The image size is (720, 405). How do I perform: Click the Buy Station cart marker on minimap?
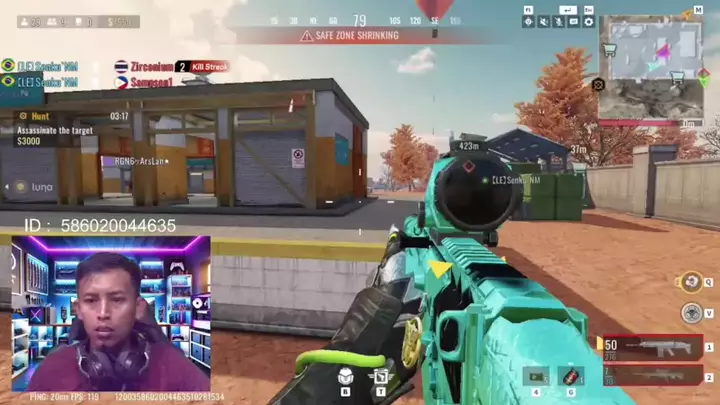pos(606,47)
